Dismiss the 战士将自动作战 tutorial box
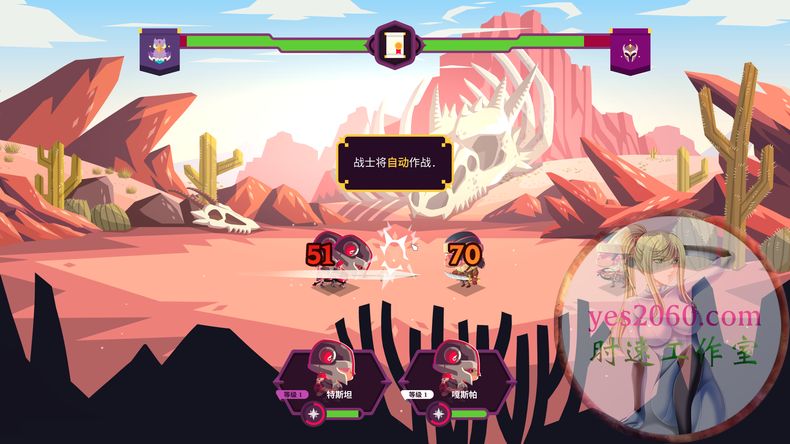 click(x=393, y=162)
